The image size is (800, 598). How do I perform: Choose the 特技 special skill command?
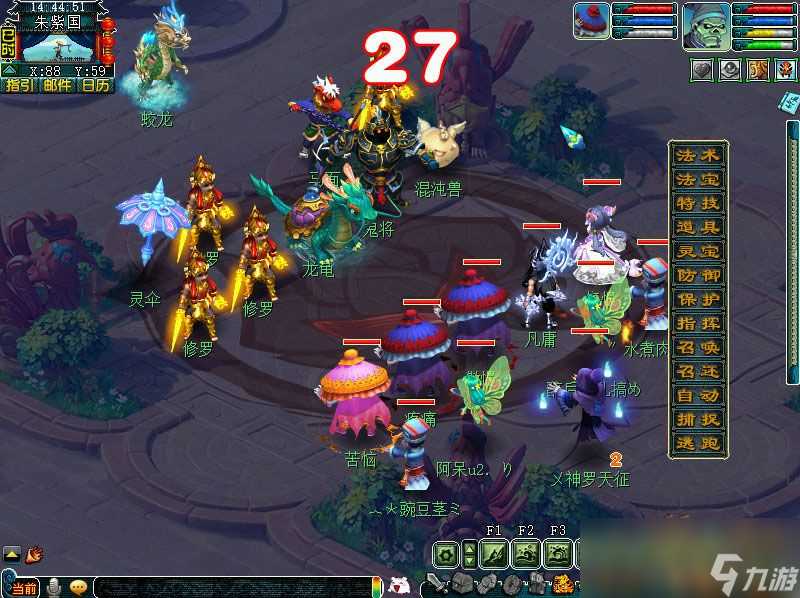tap(697, 204)
